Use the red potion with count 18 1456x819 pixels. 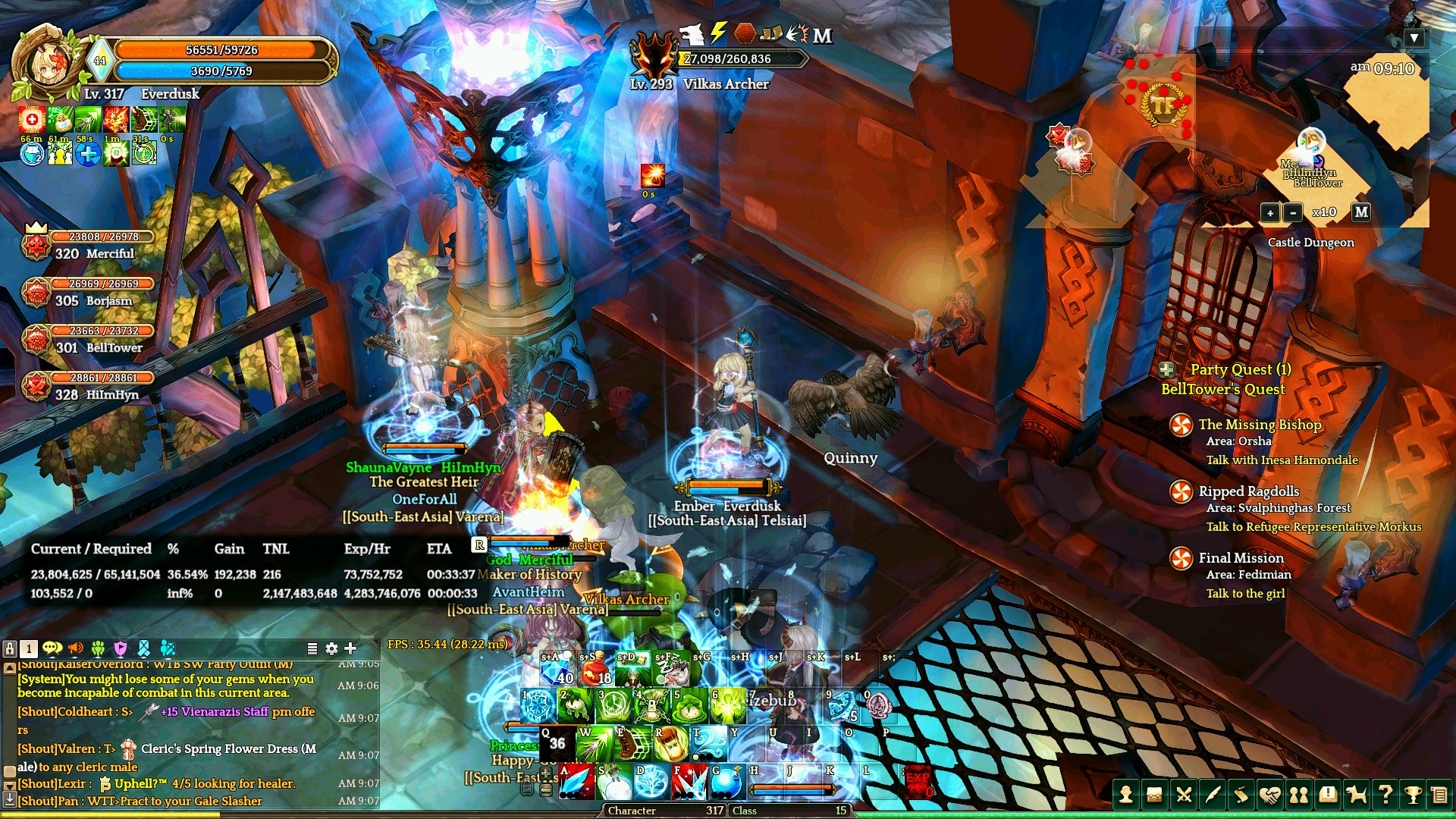pyautogui.click(x=595, y=669)
